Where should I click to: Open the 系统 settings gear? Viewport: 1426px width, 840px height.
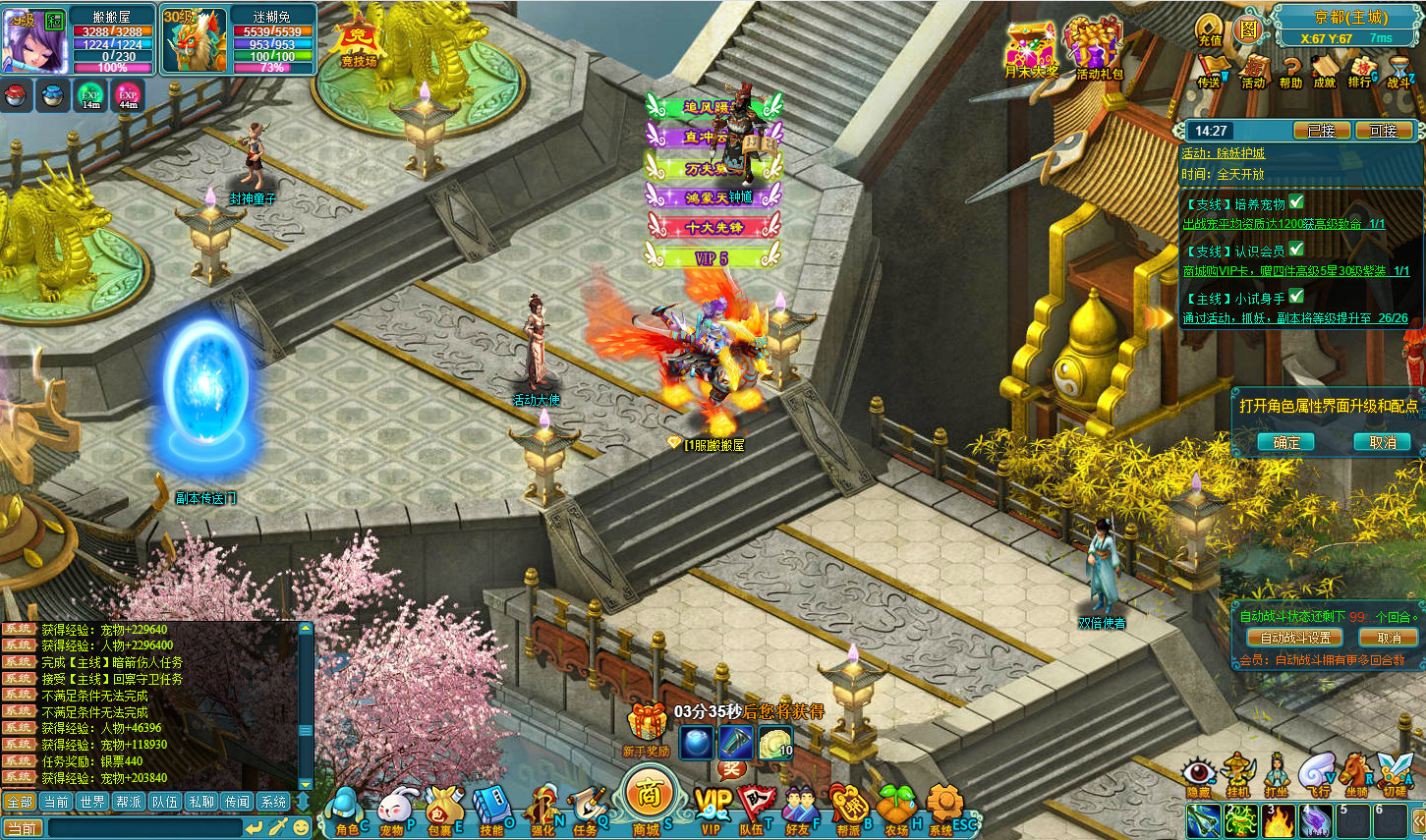click(943, 811)
